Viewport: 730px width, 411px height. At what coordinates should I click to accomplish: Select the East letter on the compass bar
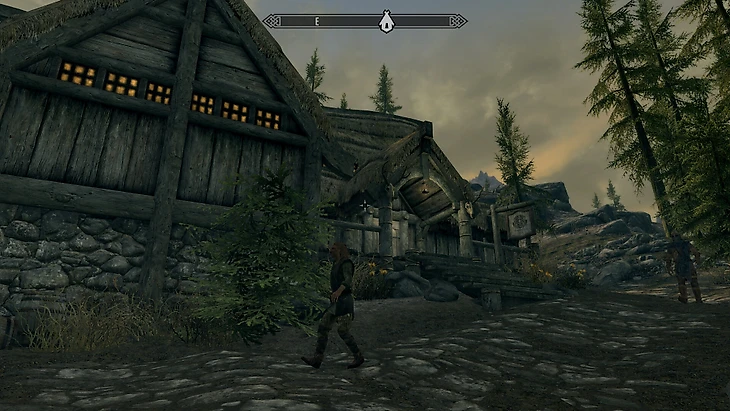tap(316, 21)
